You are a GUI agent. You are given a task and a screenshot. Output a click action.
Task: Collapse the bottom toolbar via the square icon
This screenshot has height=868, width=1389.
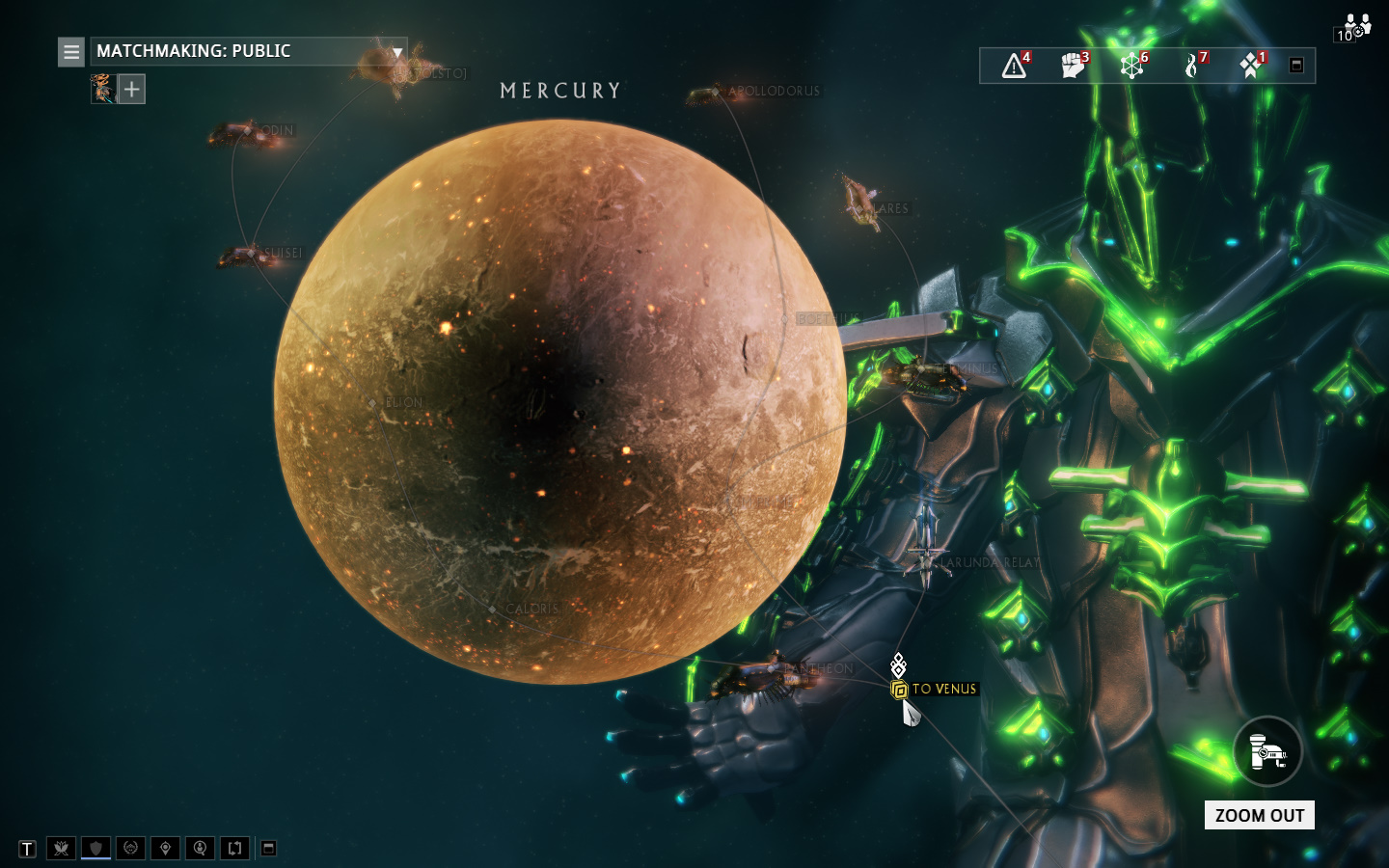point(268,849)
